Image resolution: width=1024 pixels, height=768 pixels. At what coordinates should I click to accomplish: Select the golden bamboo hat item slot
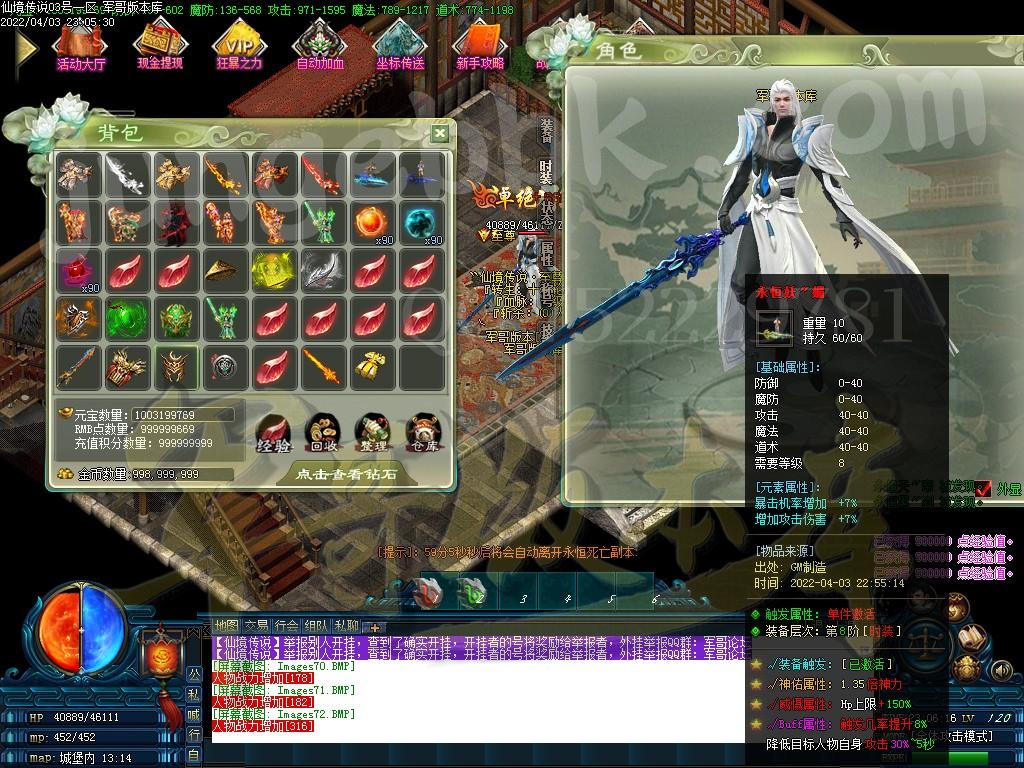tap(225, 271)
